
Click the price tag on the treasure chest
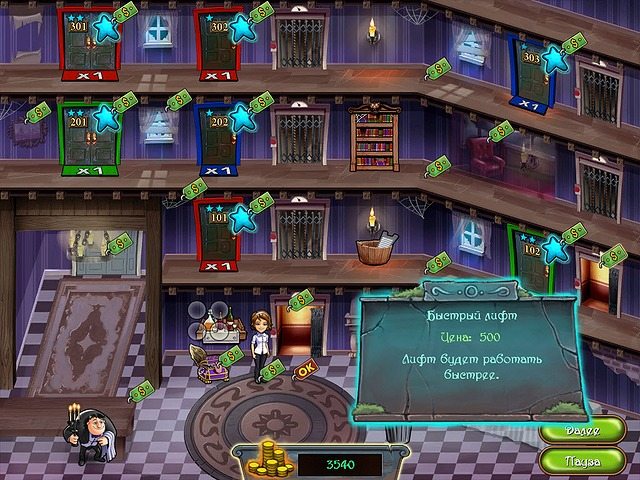tap(231, 356)
